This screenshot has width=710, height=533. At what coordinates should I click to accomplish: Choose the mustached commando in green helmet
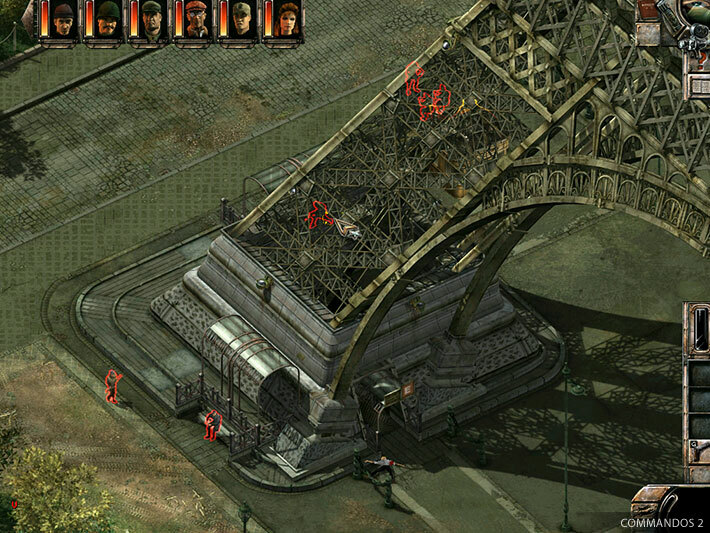point(109,19)
